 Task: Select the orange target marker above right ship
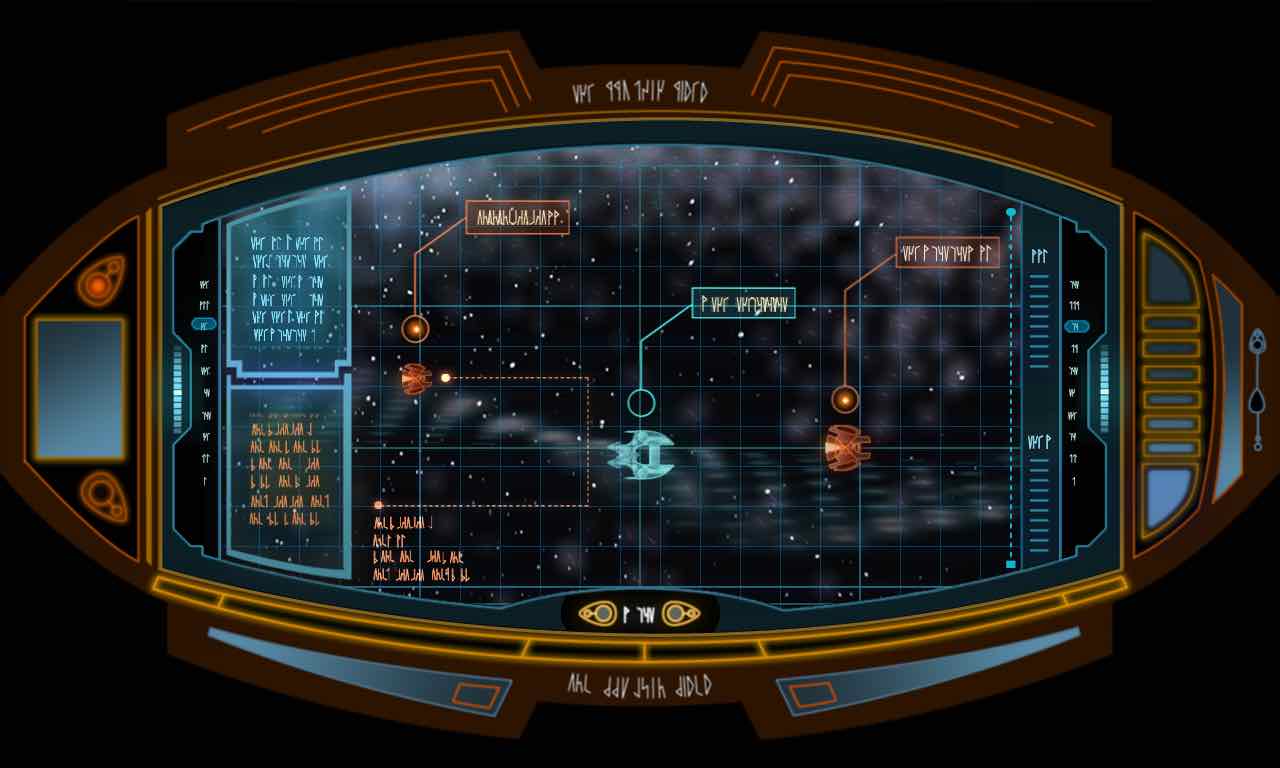pos(845,400)
